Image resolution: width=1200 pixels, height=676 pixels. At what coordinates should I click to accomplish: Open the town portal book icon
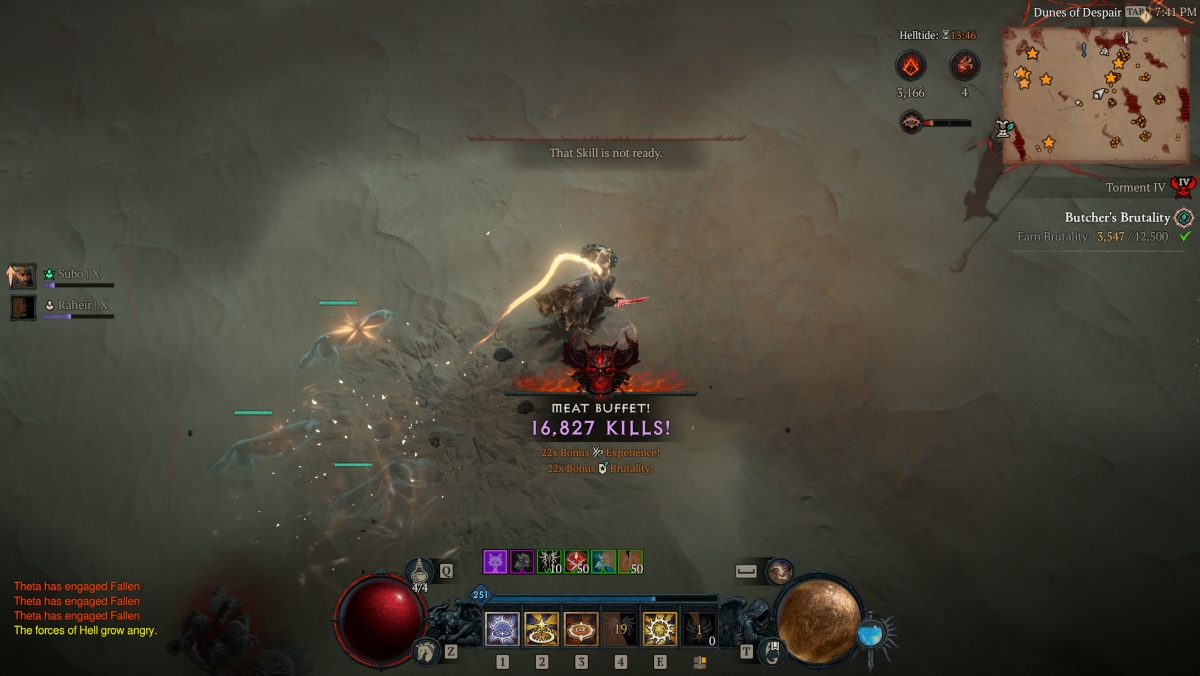coord(773,652)
